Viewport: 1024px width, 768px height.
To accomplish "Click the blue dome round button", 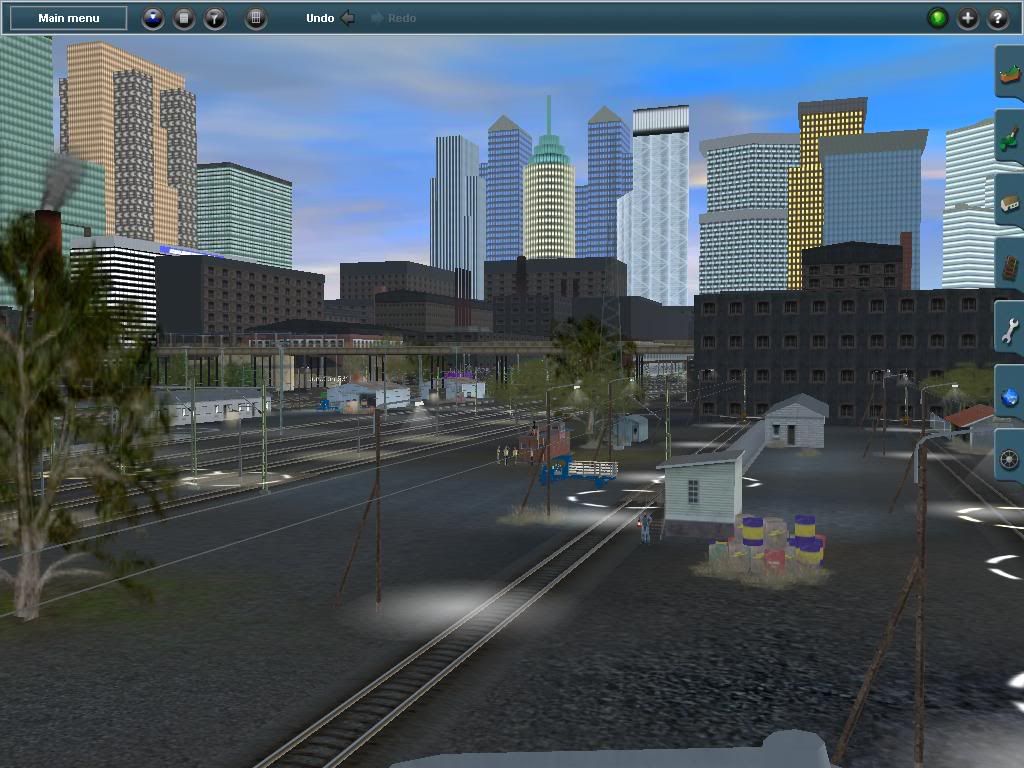I will point(153,18).
